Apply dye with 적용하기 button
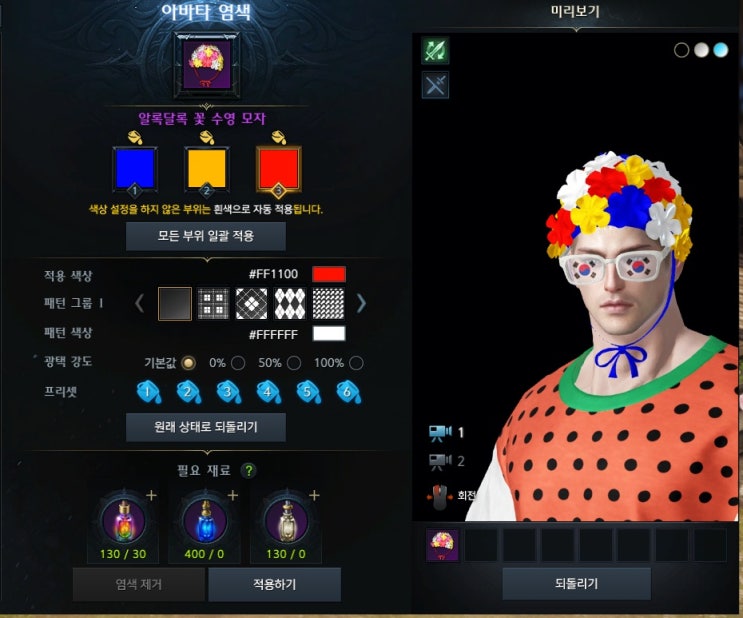The width and height of the screenshot is (743, 618). 274,584
